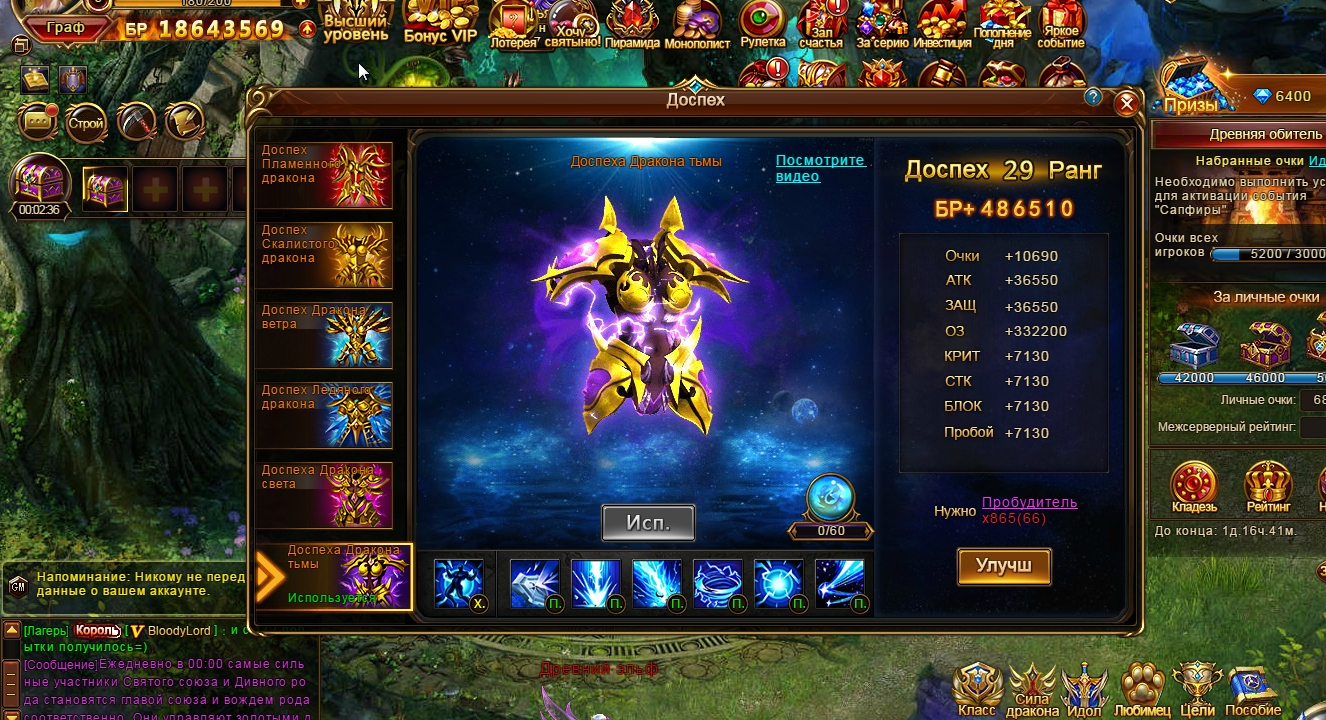Choose Доспех Дракона ветра entry
This screenshot has width=1326, height=720.
click(x=324, y=335)
